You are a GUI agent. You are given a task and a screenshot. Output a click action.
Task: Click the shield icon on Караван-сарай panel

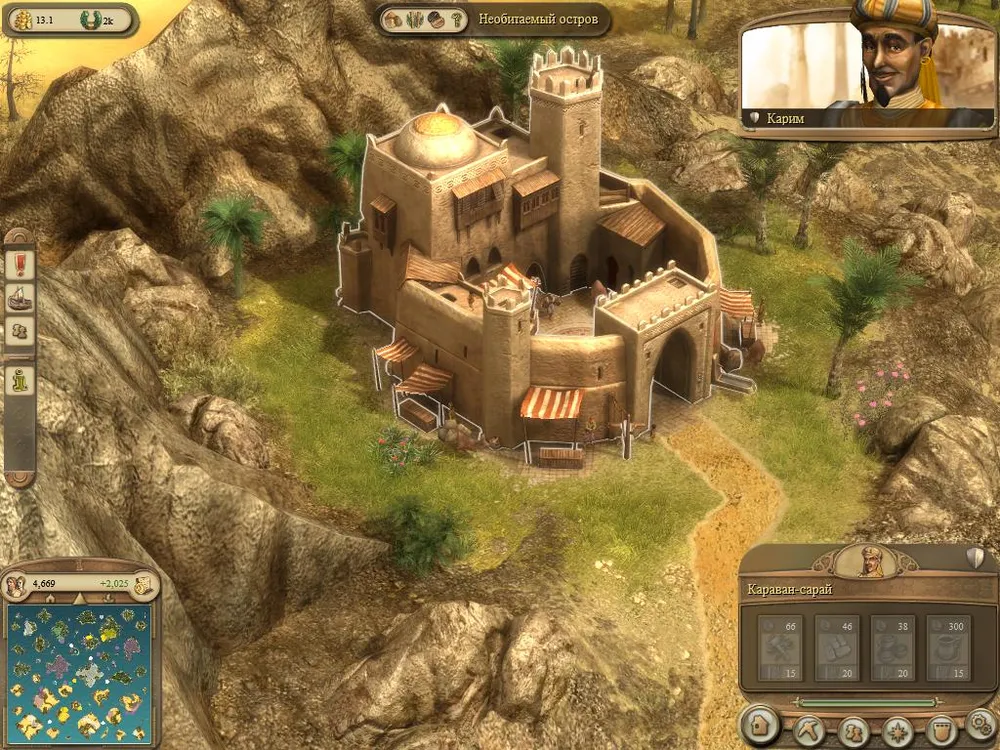point(976,558)
